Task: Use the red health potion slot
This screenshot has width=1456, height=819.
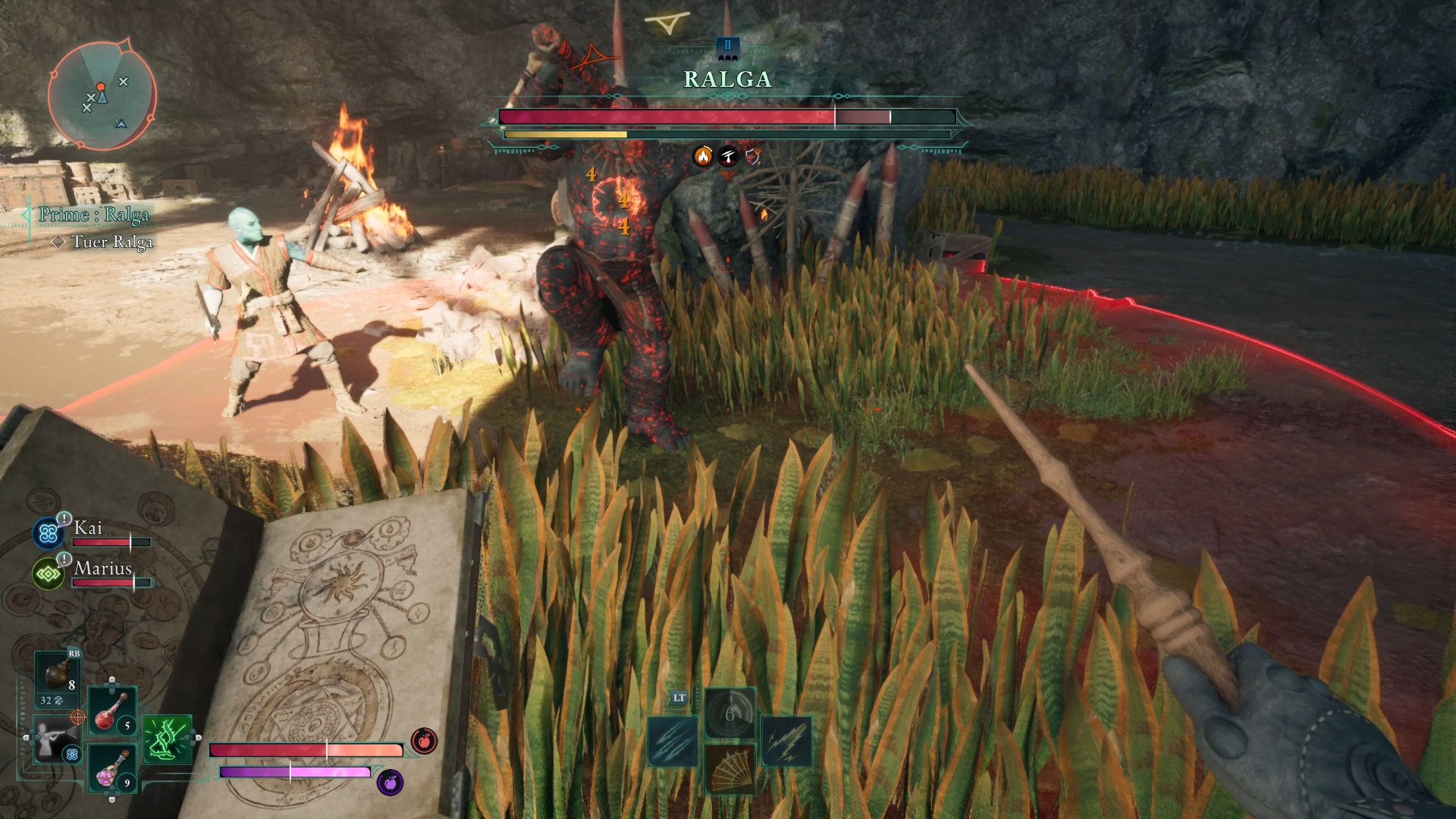Action: [x=112, y=711]
